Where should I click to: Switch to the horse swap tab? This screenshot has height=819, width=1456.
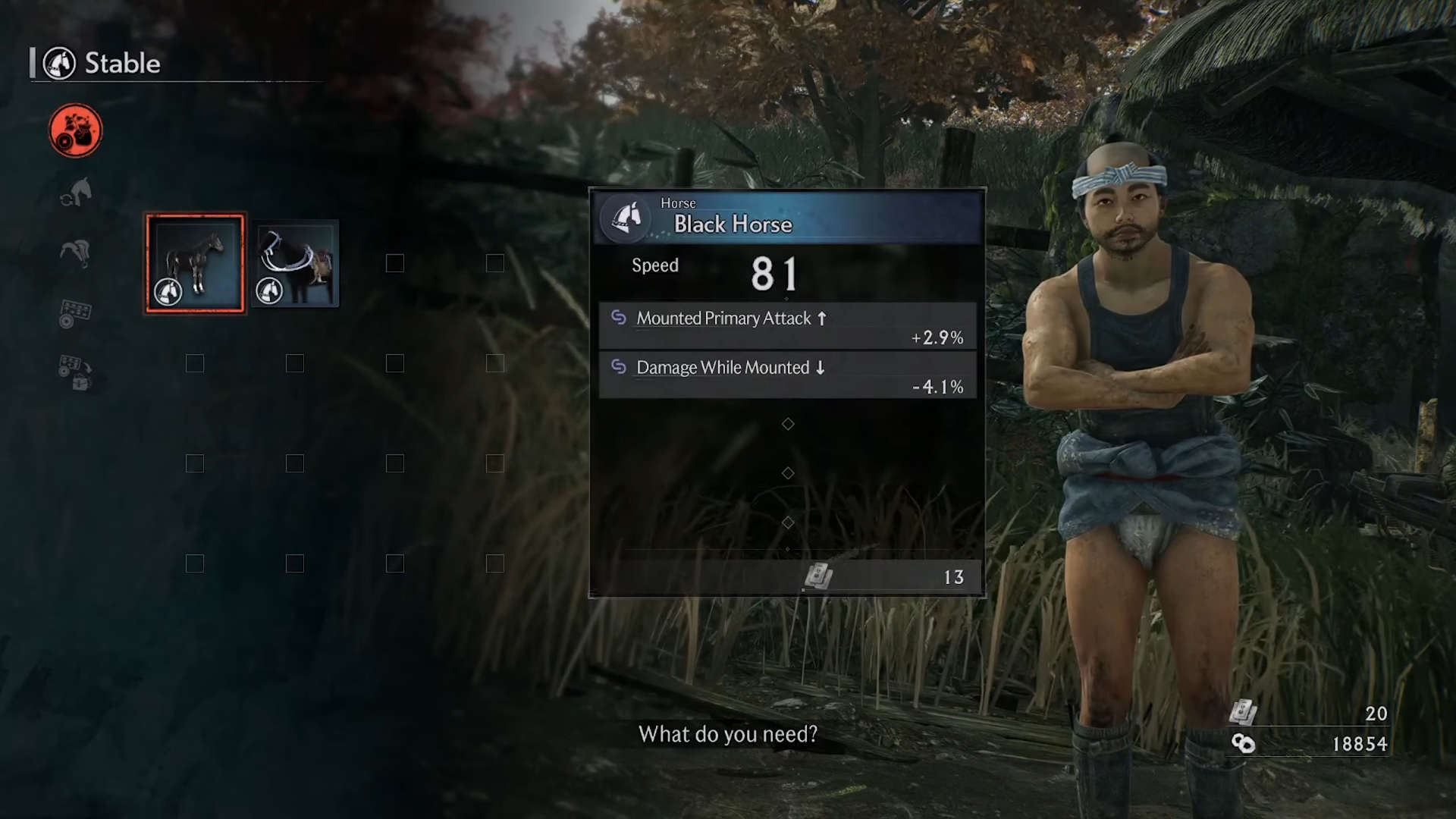pos(76,192)
